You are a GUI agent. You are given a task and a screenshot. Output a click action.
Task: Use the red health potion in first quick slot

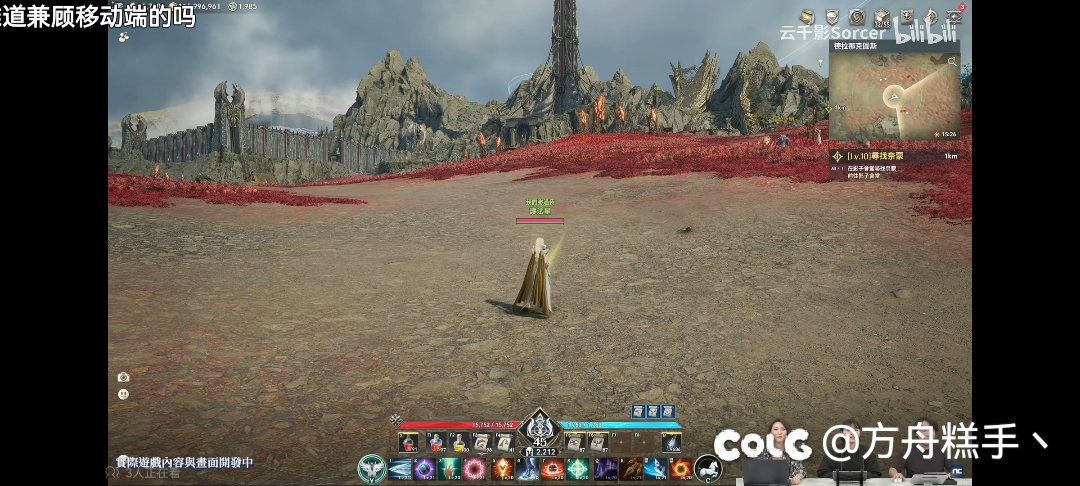(x=407, y=441)
